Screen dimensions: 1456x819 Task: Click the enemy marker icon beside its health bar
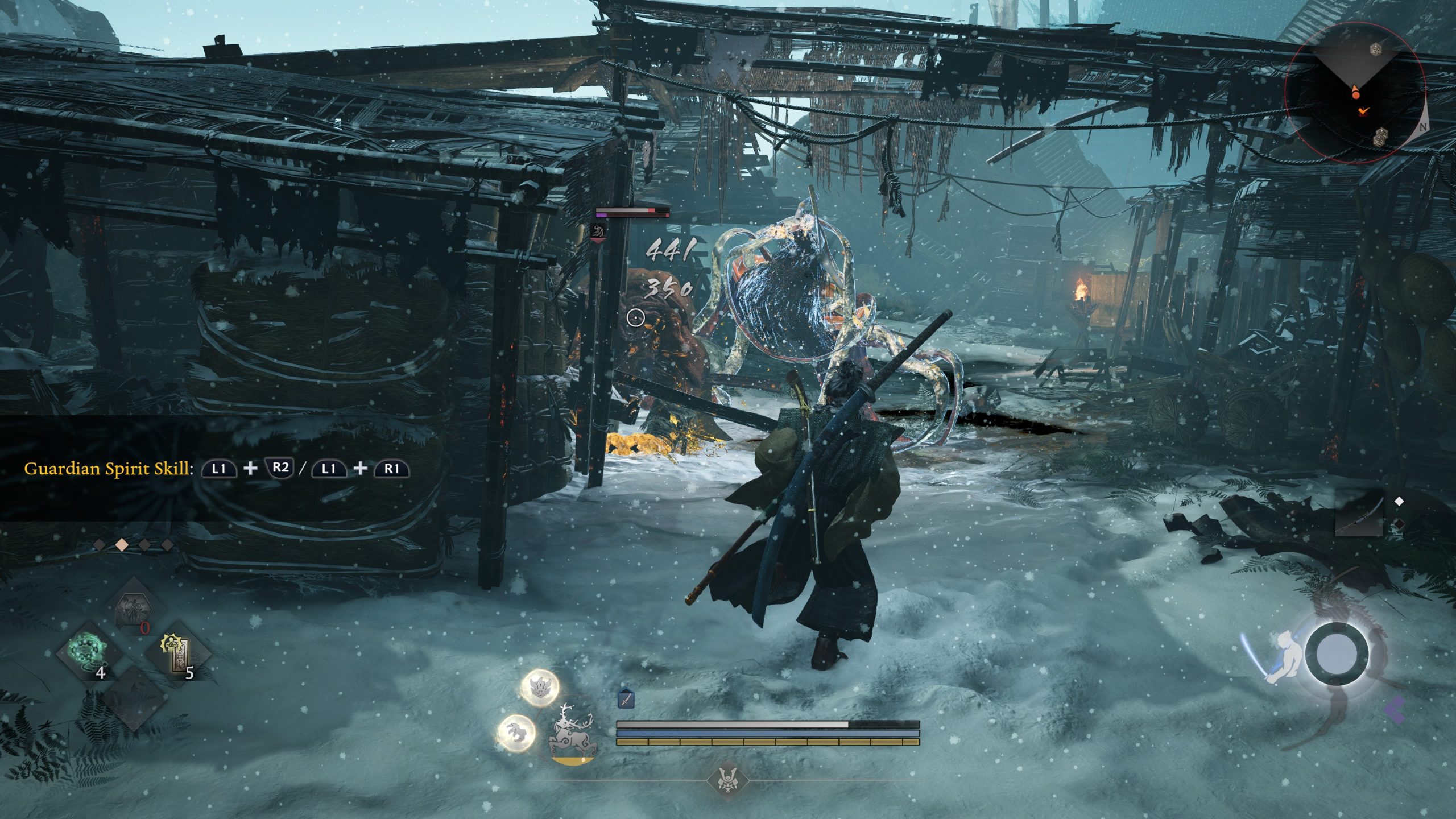[598, 230]
